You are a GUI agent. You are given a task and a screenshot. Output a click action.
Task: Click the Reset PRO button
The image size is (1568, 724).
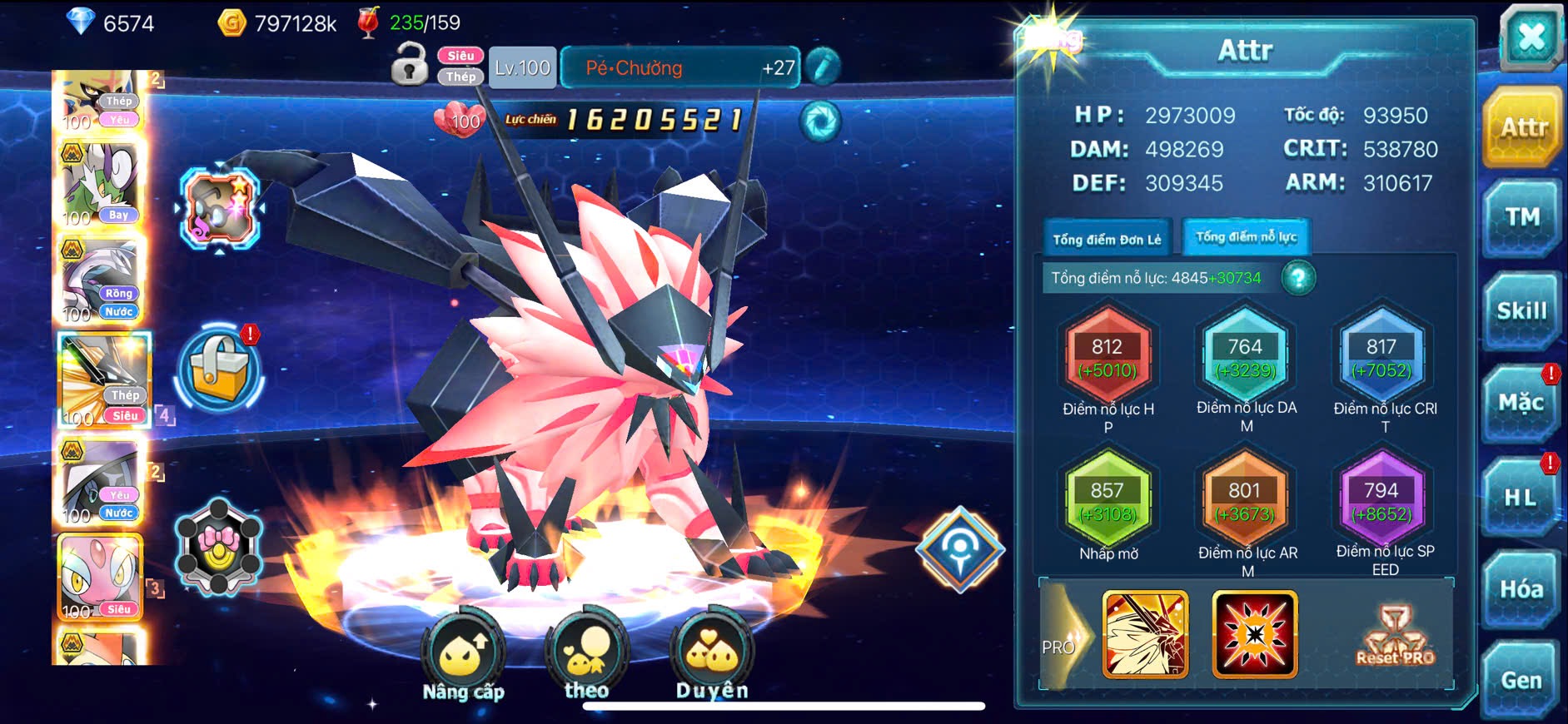coord(1395,636)
